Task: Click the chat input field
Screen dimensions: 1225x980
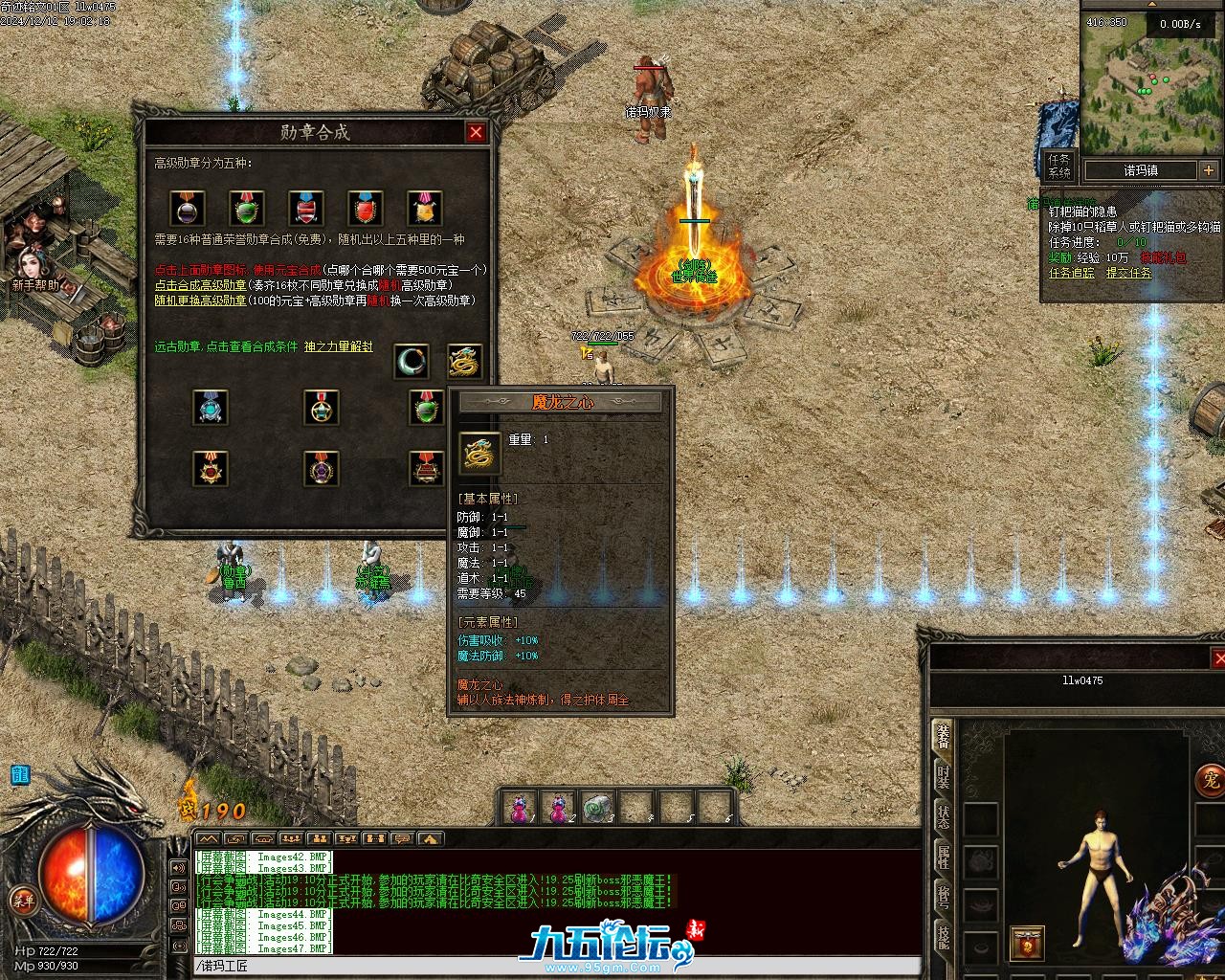Action: point(555,967)
